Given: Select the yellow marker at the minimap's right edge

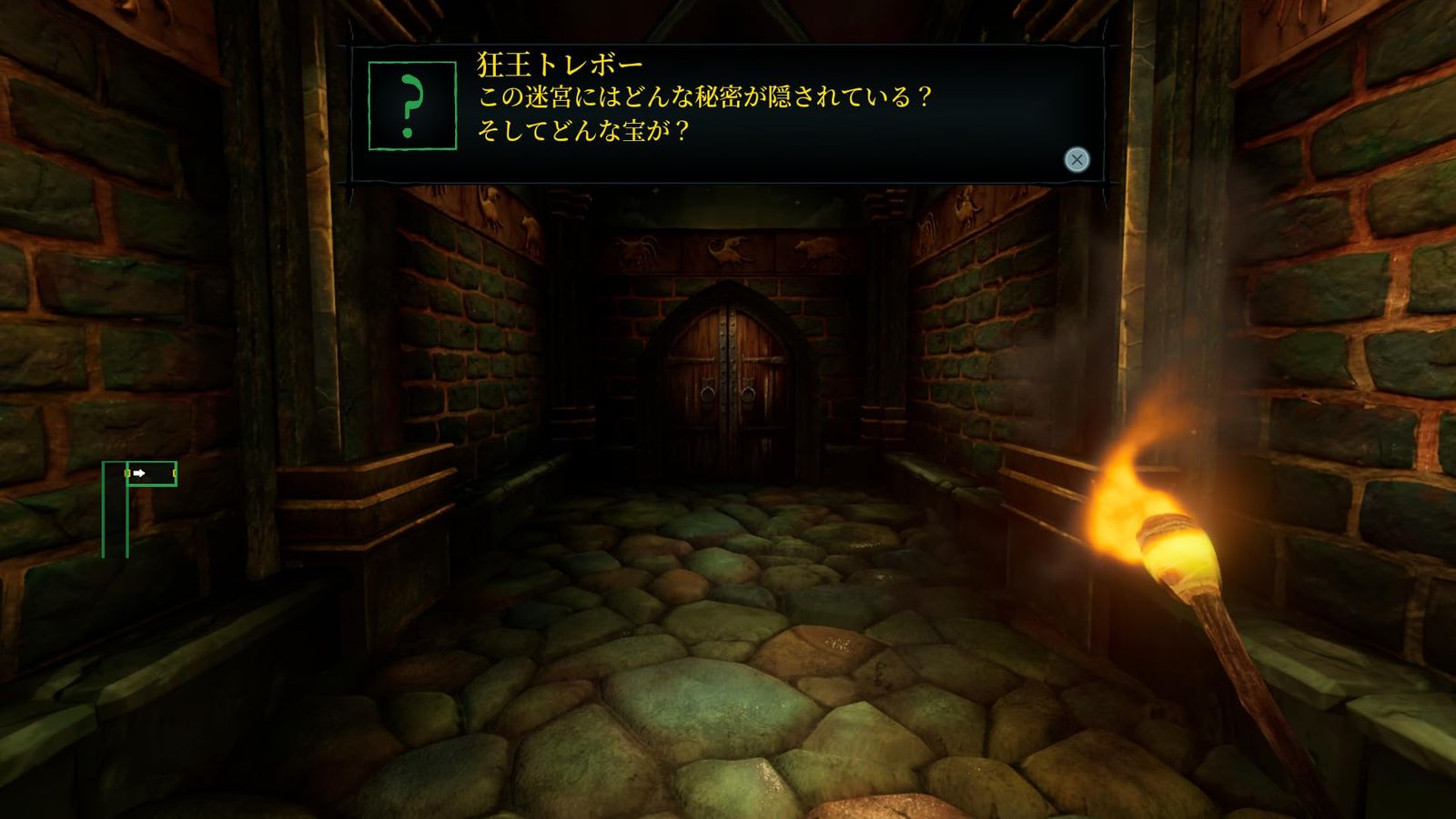Looking at the screenshot, I should tap(175, 473).
